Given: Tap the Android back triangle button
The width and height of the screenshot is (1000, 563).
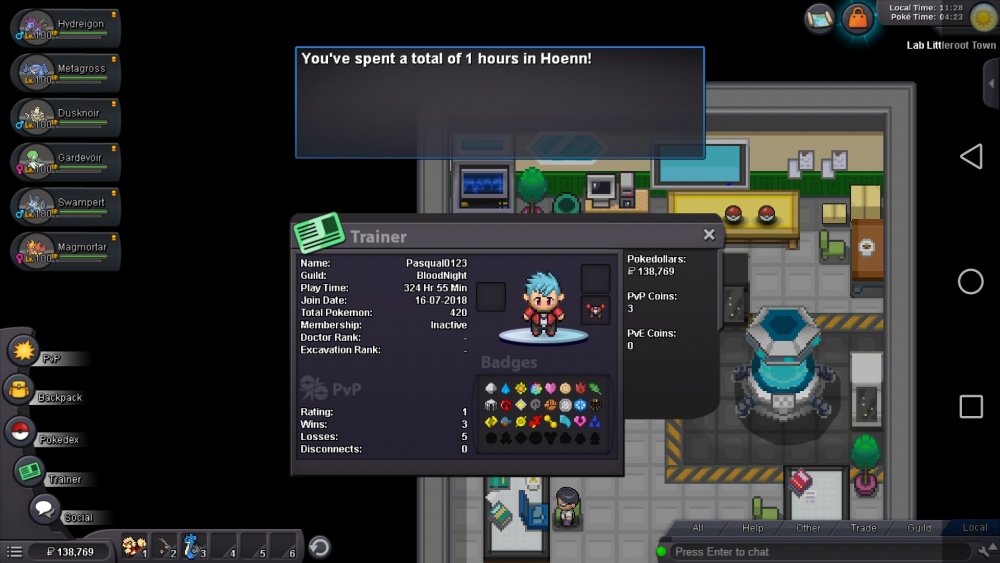Looking at the screenshot, I should pos(971,156).
